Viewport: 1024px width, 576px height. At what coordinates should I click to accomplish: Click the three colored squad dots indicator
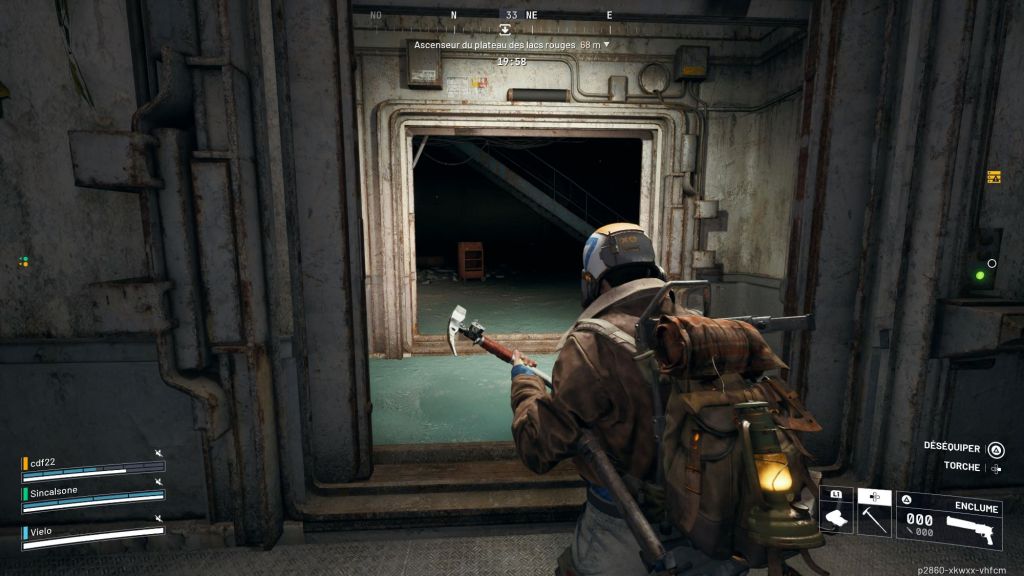(23, 262)
